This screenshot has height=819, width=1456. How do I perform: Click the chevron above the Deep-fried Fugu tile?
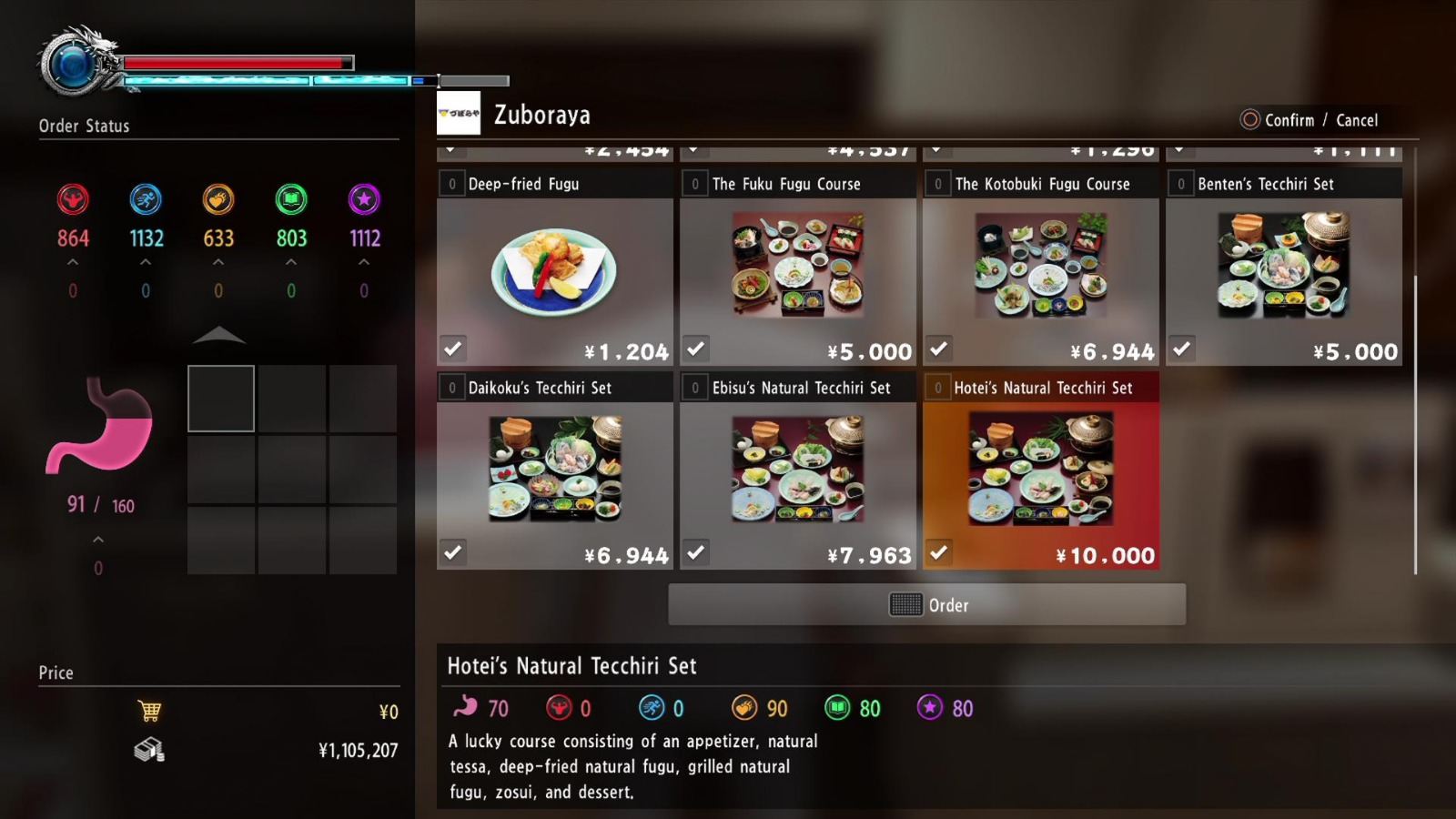450,148
